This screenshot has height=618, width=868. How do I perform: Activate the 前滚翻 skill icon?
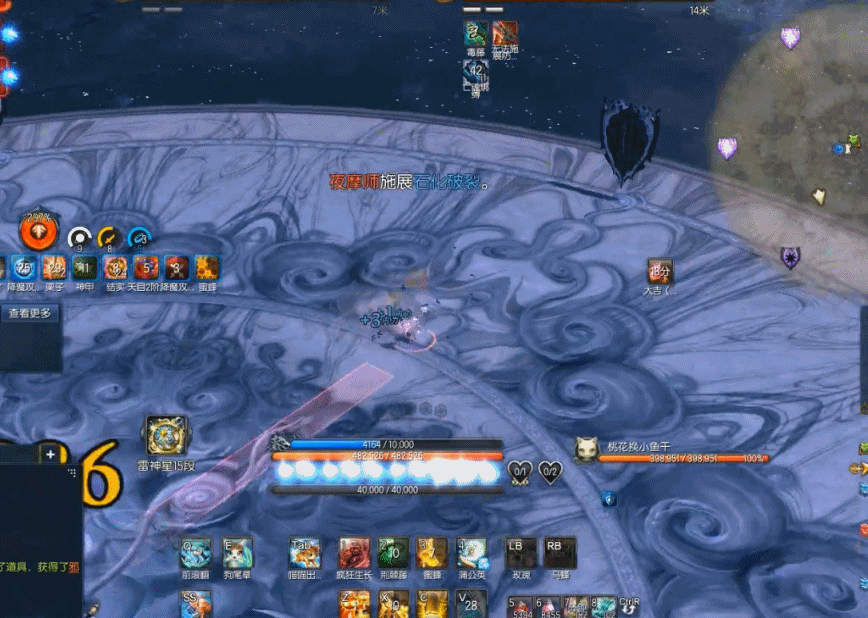coord(195,553)
